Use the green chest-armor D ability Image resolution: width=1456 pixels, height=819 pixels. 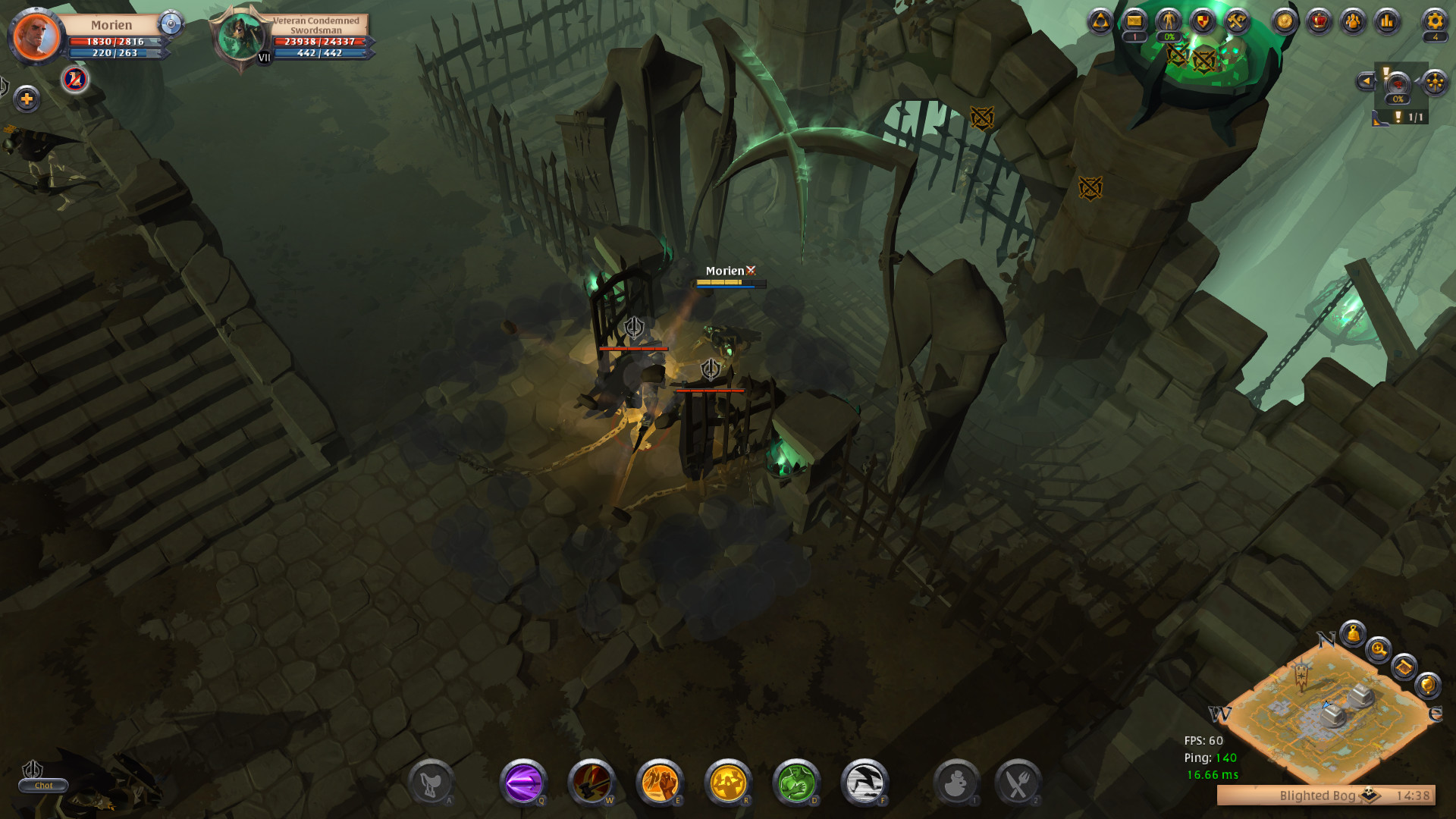[x=796, y=782]
